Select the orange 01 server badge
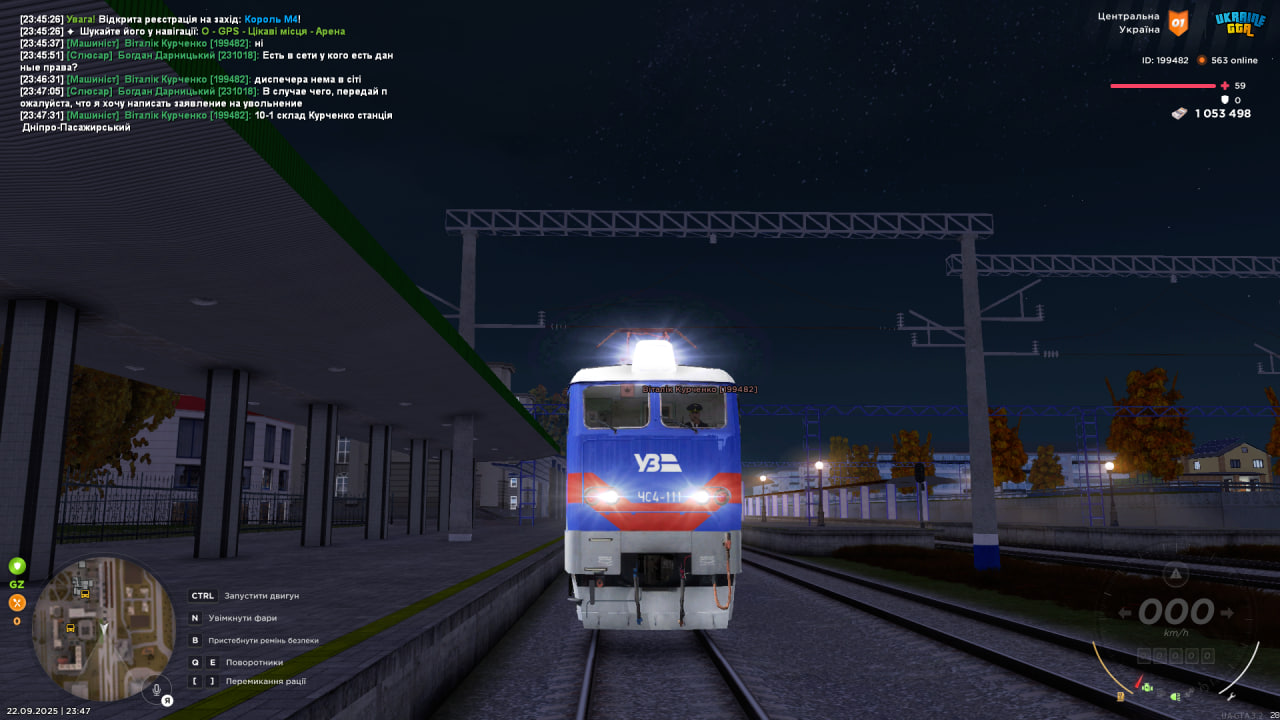This screenshot has height=720, width=1280. click(1179, 23)
